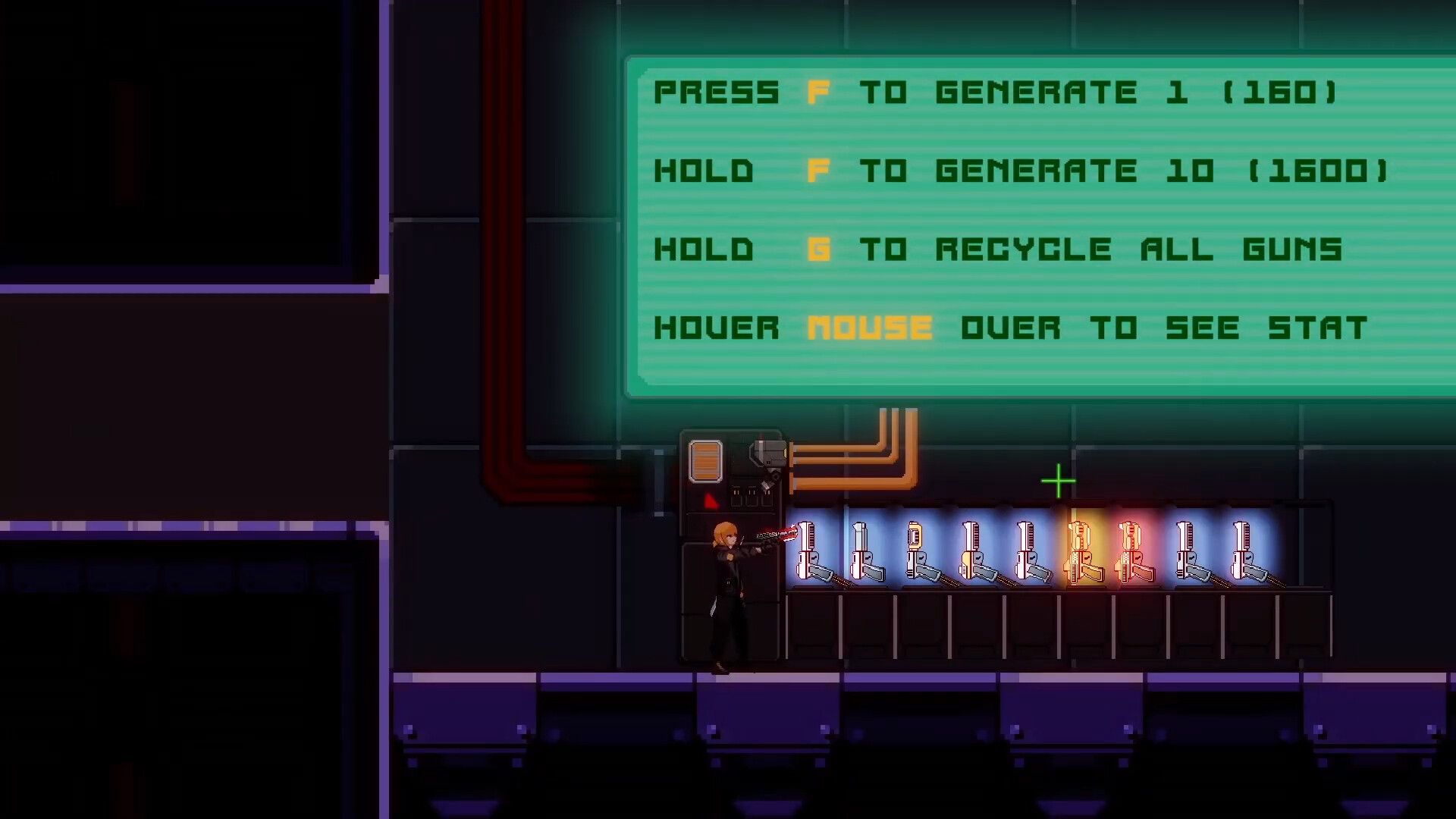Click the green crosshair cursor marker
Image resolution: width=1456 pixels, height=819 pixels.
pyautogui.click(x=1059, y=481)
